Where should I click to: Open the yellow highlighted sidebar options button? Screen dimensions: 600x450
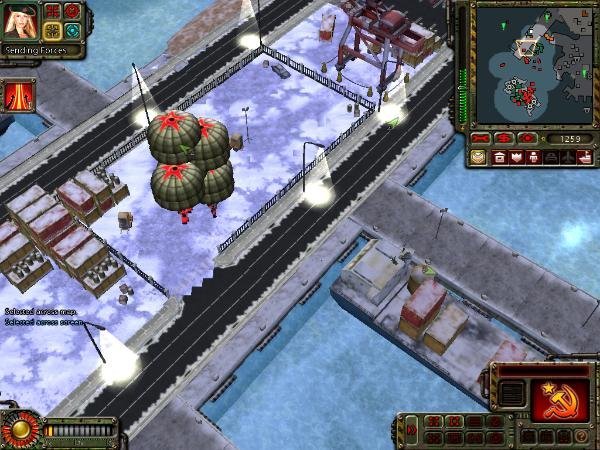point(477,157)
